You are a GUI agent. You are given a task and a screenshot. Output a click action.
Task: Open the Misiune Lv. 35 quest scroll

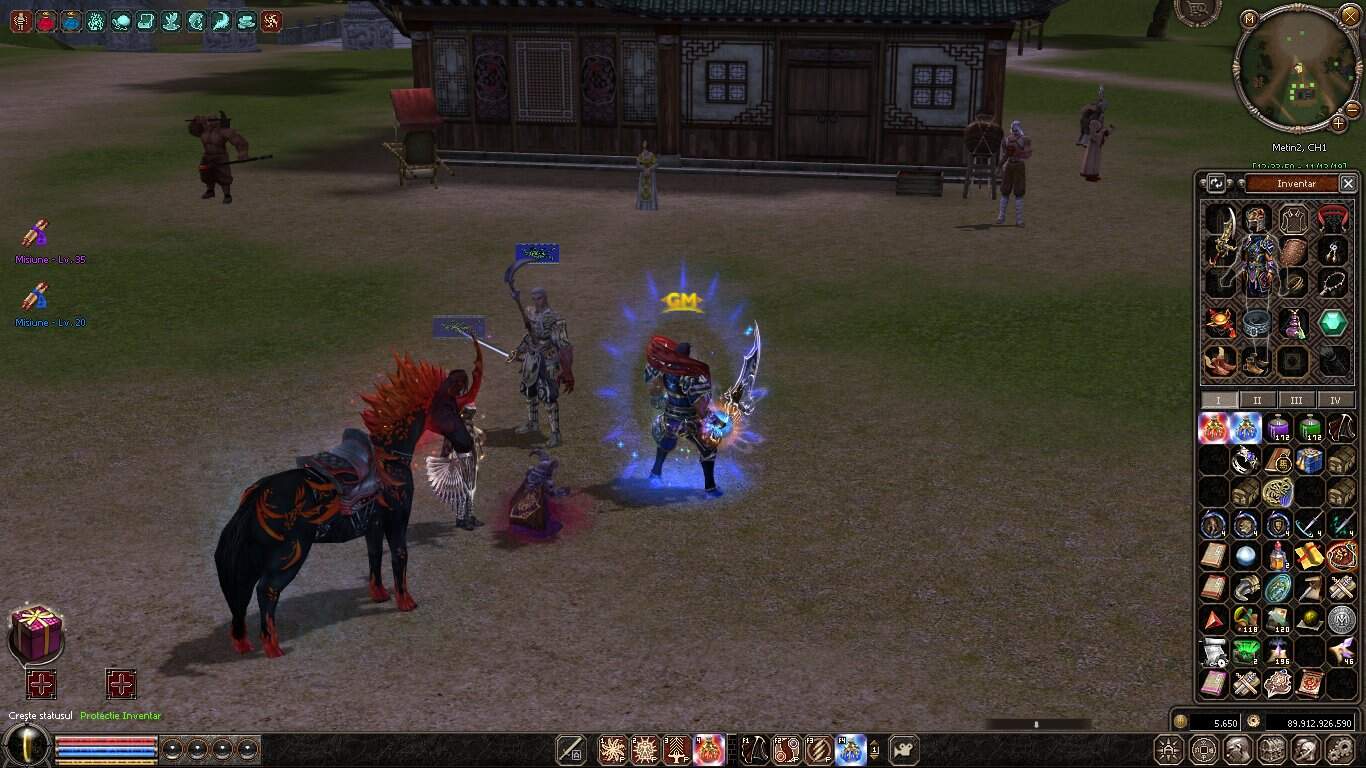(x=36, y=235)
